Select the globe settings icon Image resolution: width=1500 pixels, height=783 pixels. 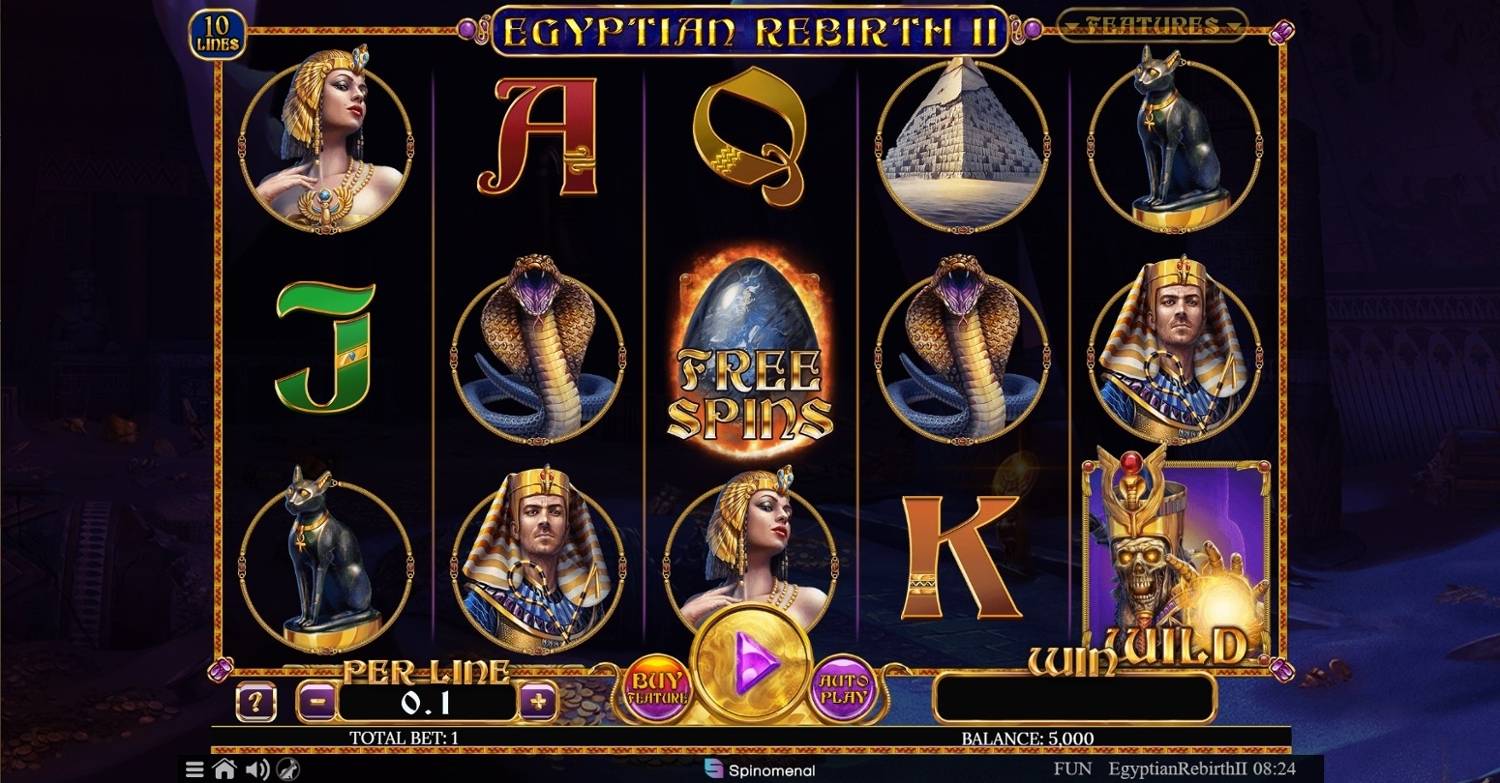coord(288,770)
